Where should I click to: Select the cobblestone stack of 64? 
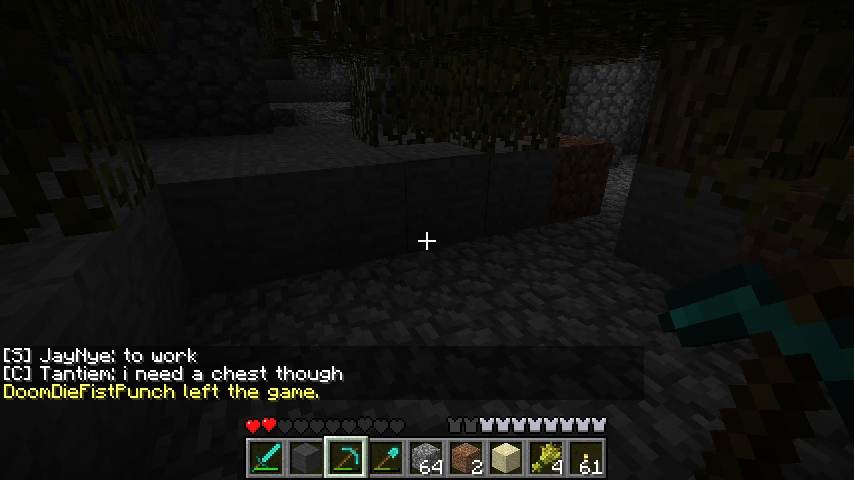(x=427, y=458)
